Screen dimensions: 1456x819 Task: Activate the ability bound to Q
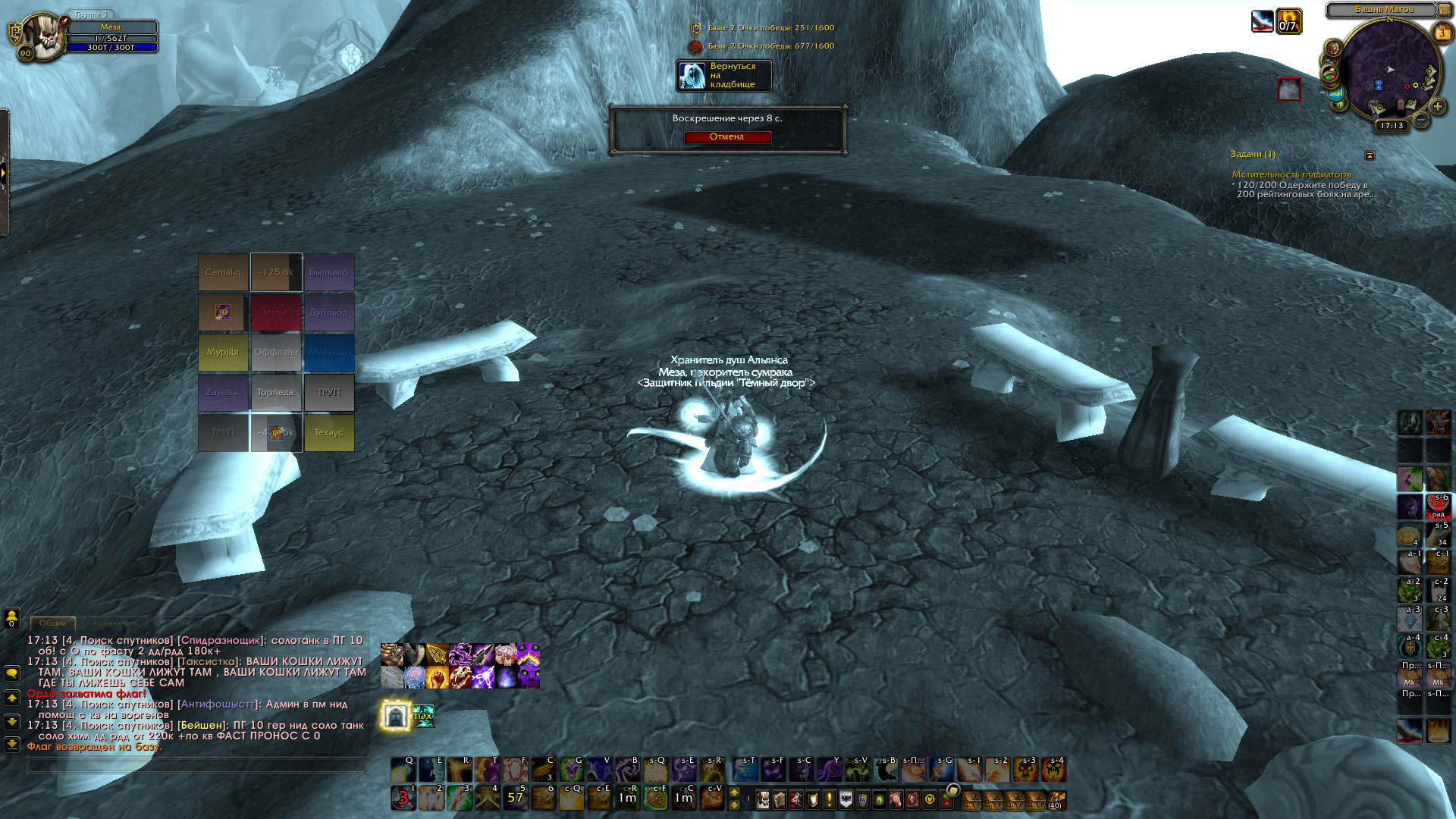[x=403, y=770]
